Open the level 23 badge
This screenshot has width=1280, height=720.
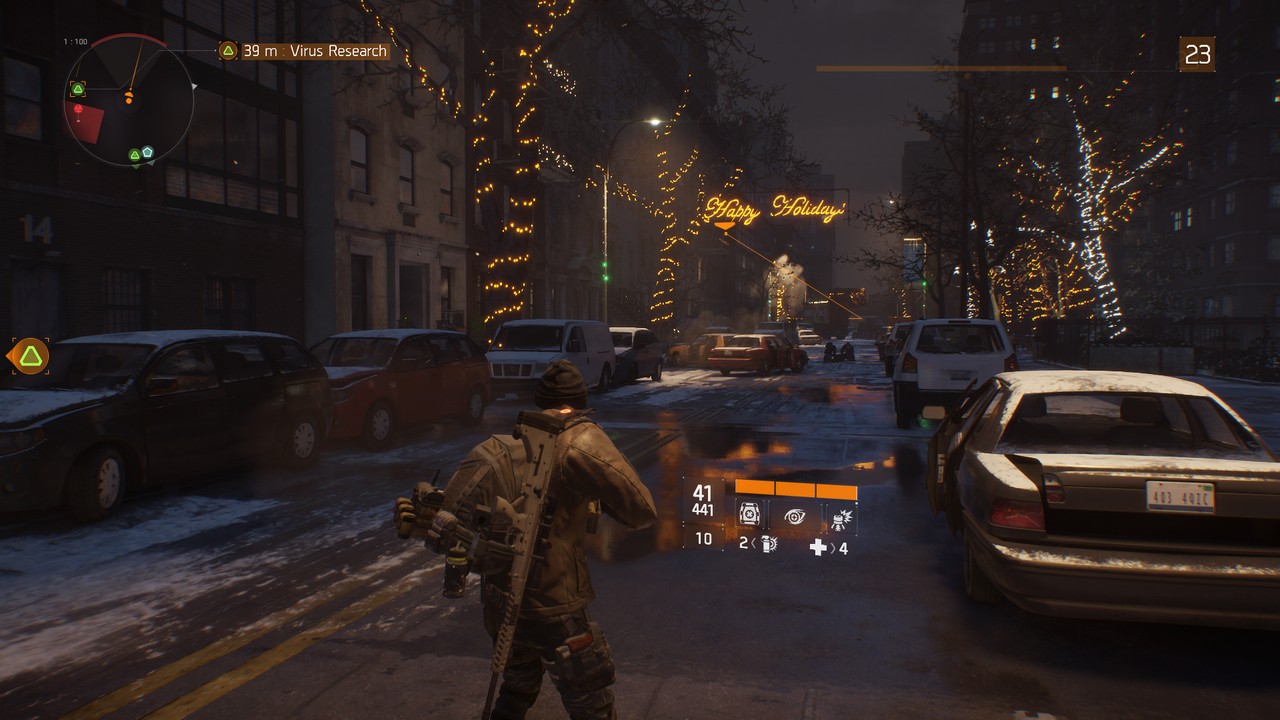tap(1197, 54)
